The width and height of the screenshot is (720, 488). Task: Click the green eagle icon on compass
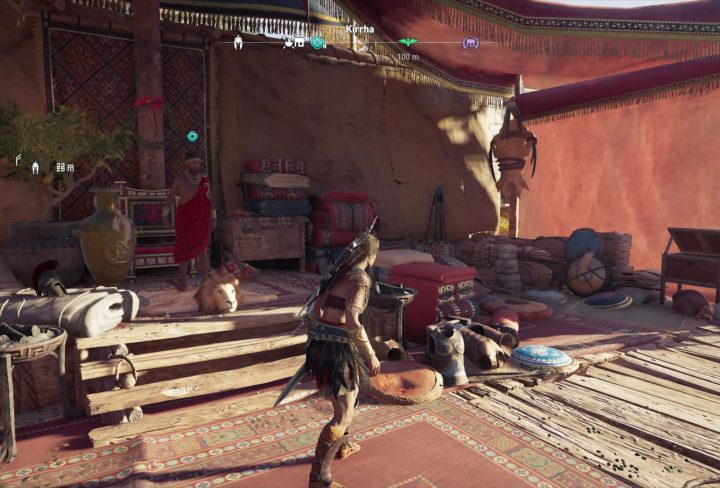407,43
